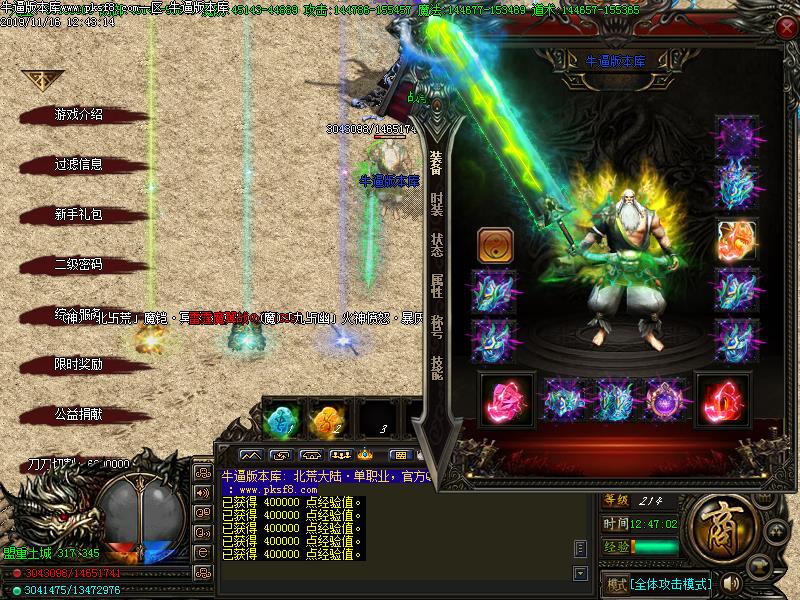Use the orange rune in hotbar slot 2
Viewport: 800px width, 600px height.
point(327,419)
